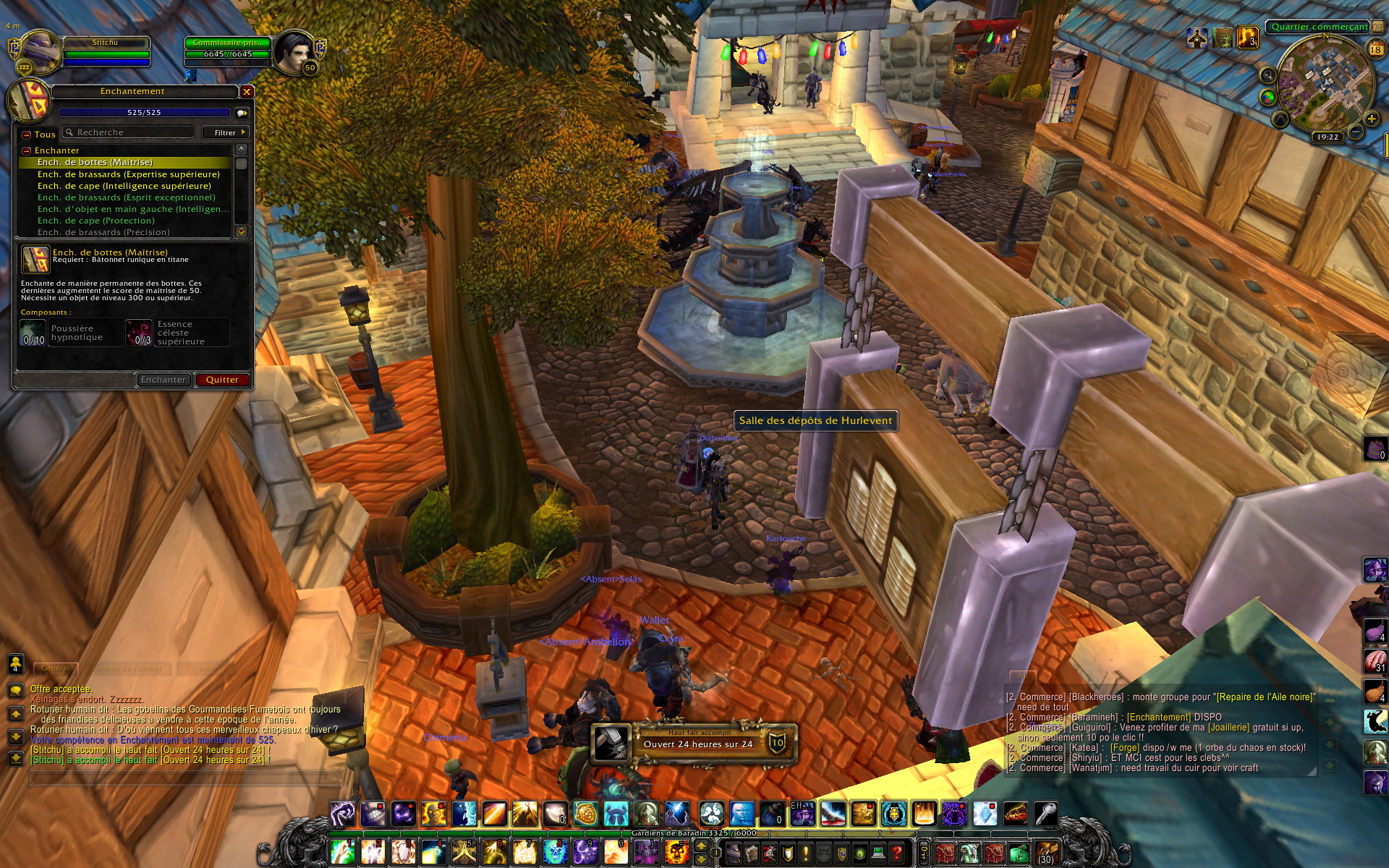
Task: Click the Enchanter craft button
Action: point(163,380)
